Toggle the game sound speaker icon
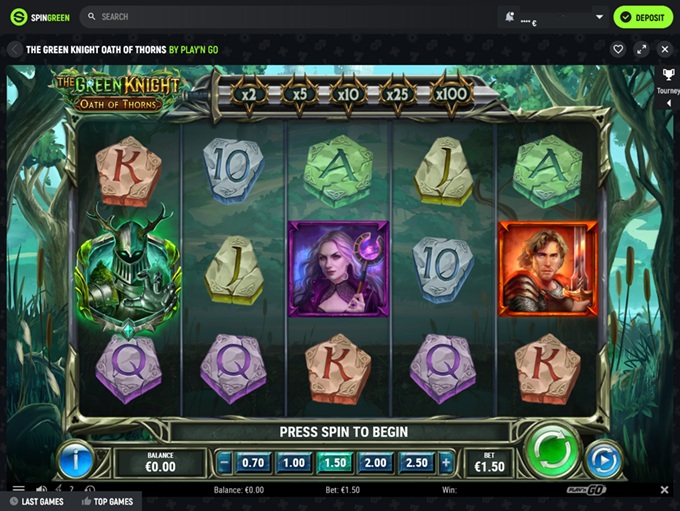This screenshot has height=511, width=680. coord(42,490)
